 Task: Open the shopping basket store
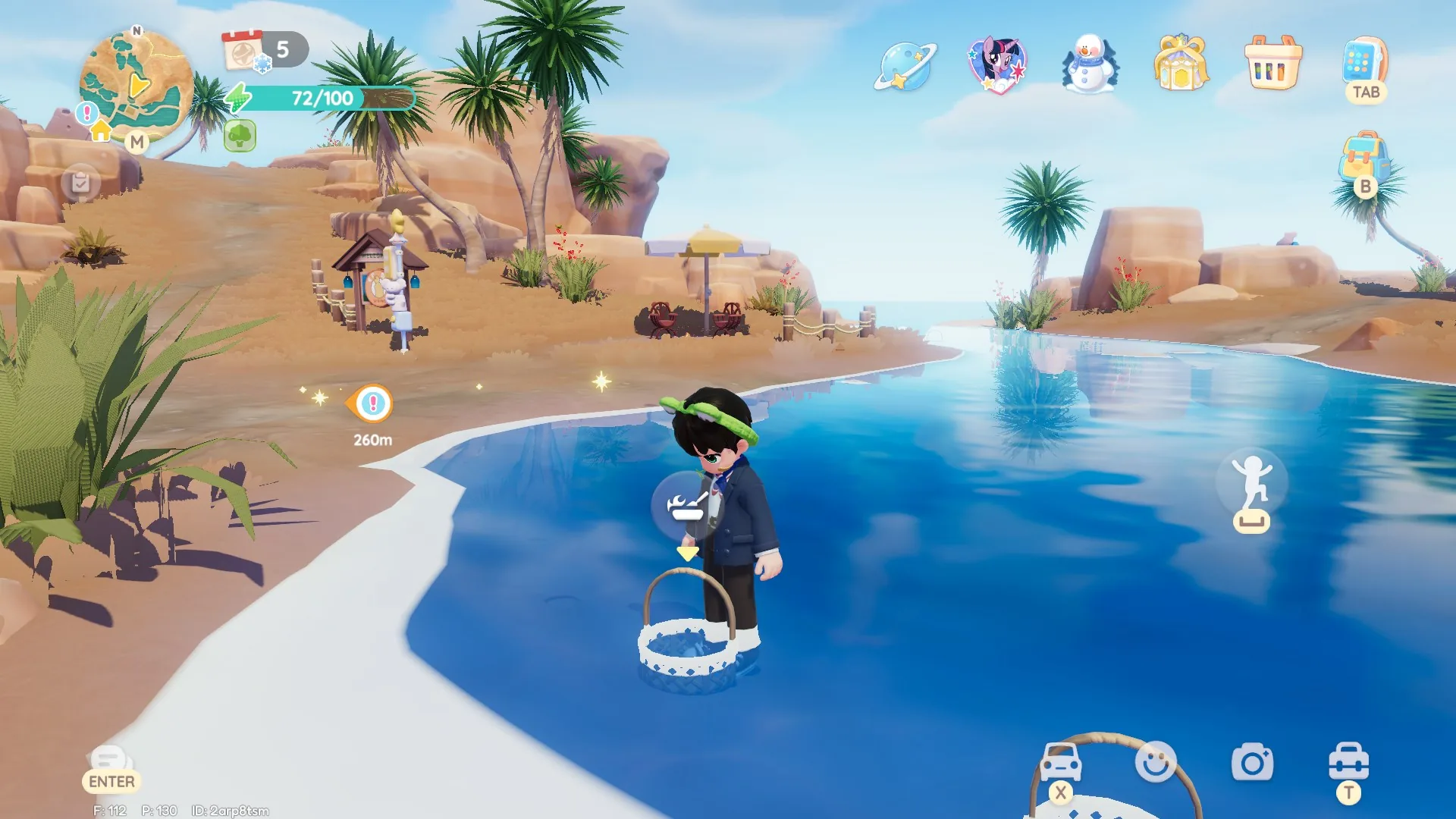(x=1273, y=64)
